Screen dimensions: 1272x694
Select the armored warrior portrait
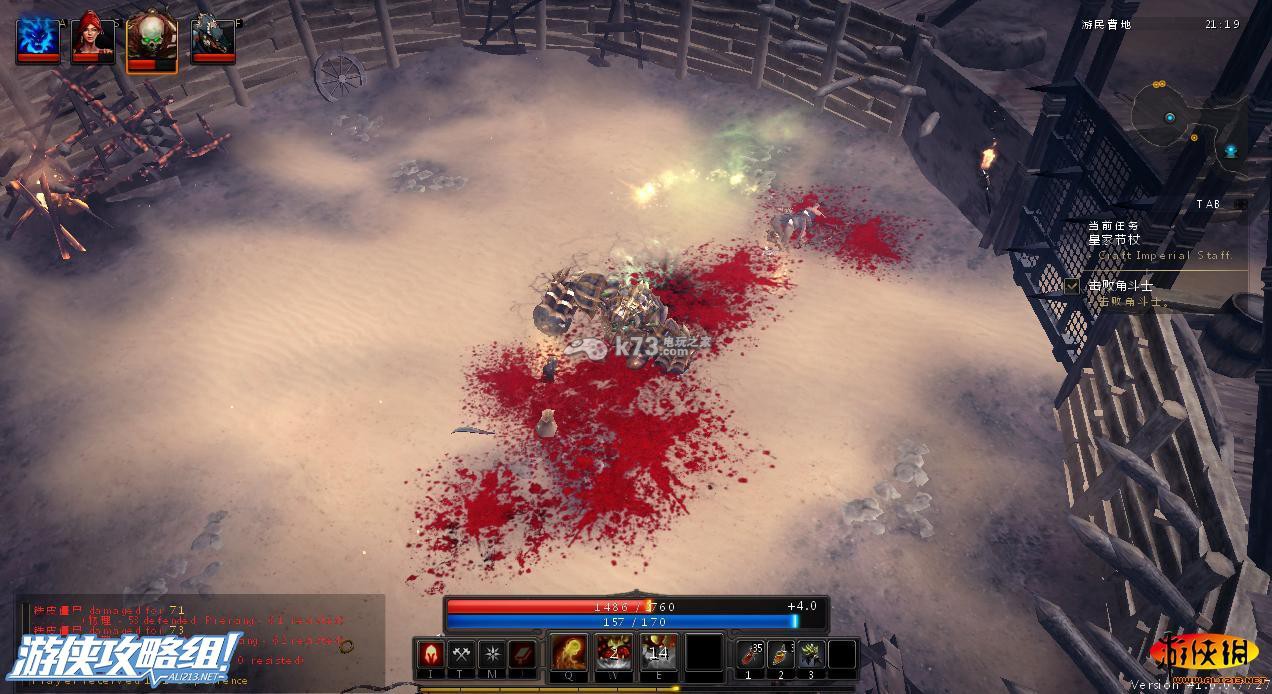click(213, 39)
